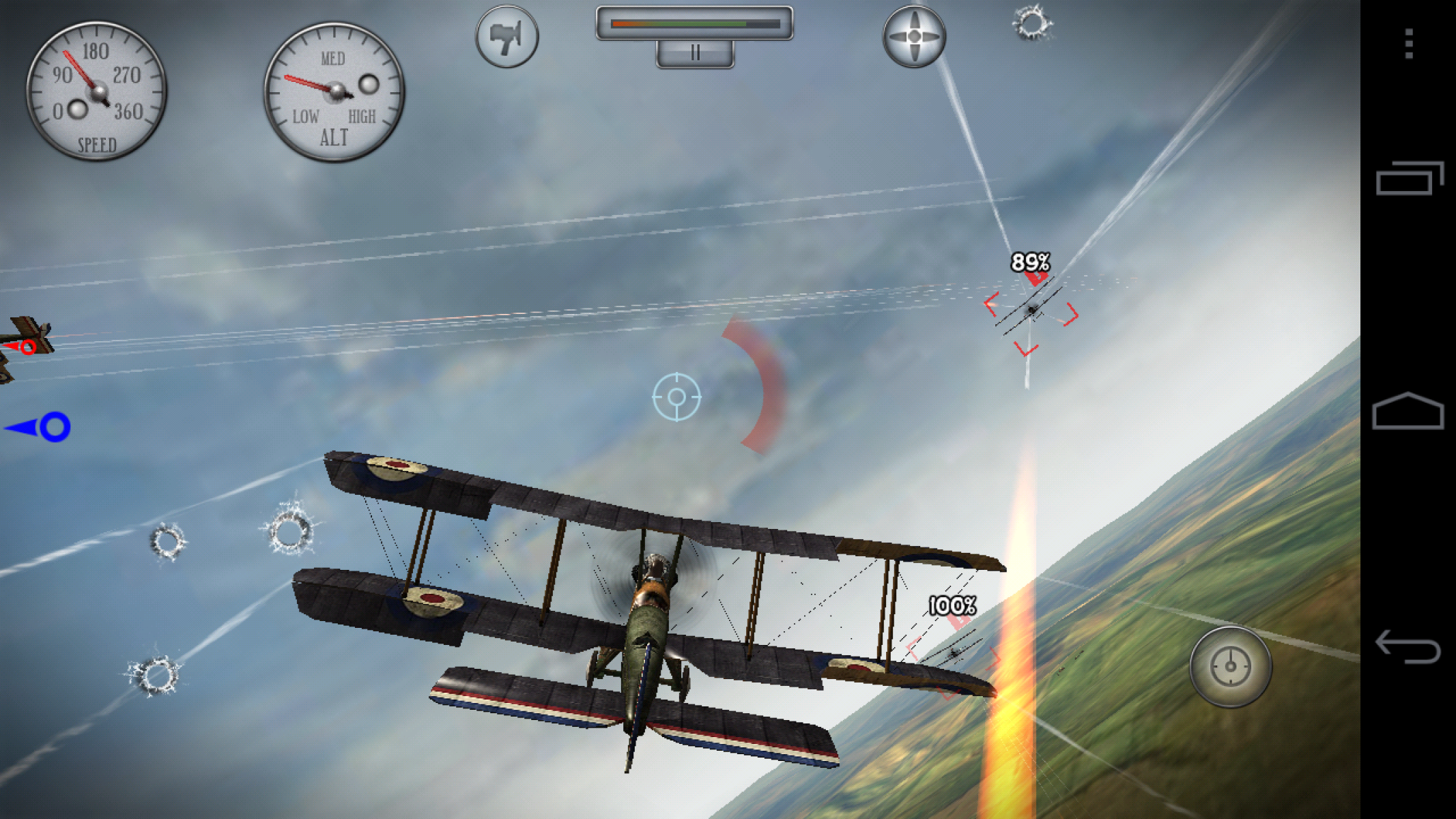
Task: Tap the round propeller icon button
Action: coord(914,37)
